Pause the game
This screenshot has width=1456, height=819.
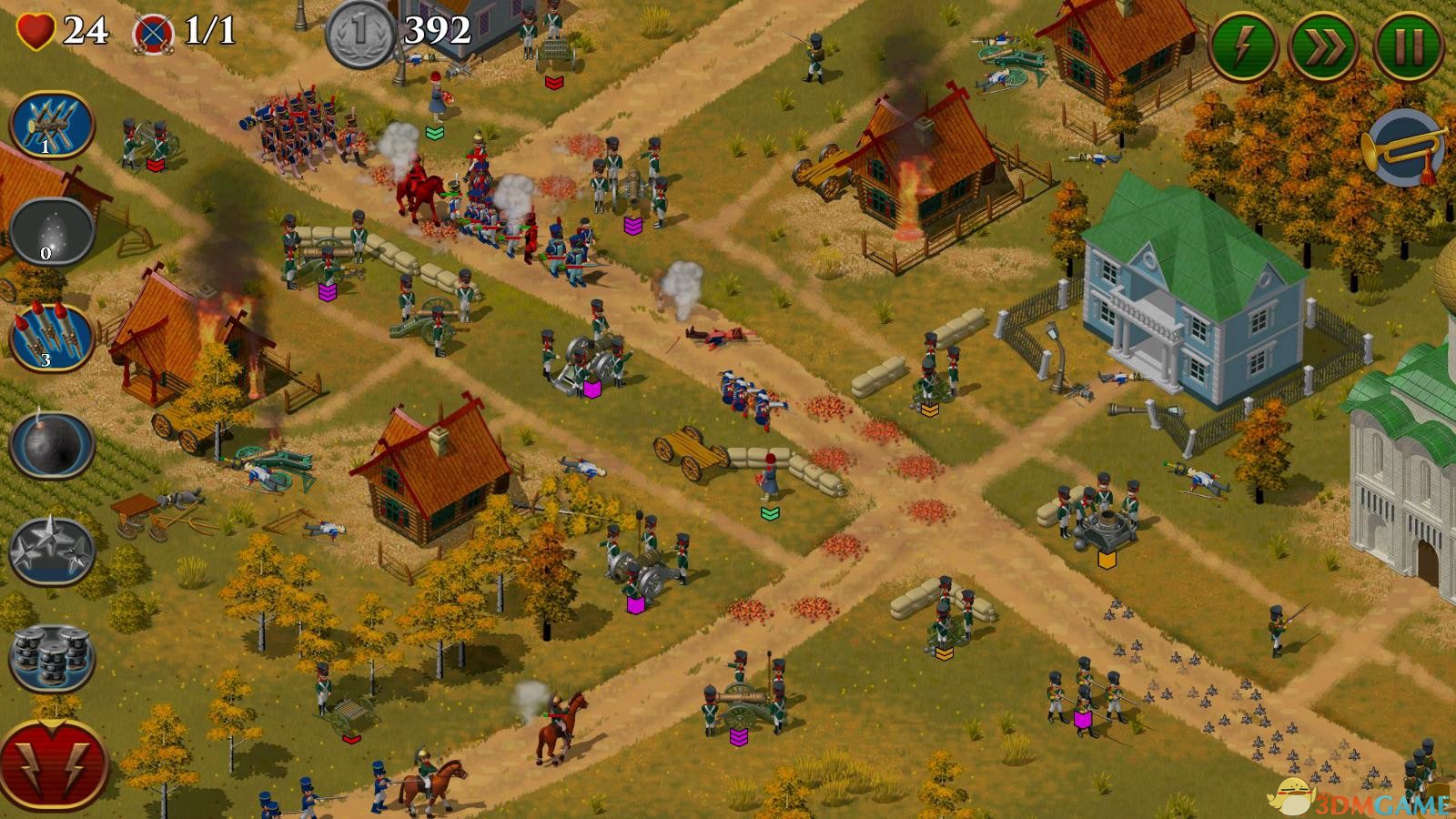click(1408, 45)
